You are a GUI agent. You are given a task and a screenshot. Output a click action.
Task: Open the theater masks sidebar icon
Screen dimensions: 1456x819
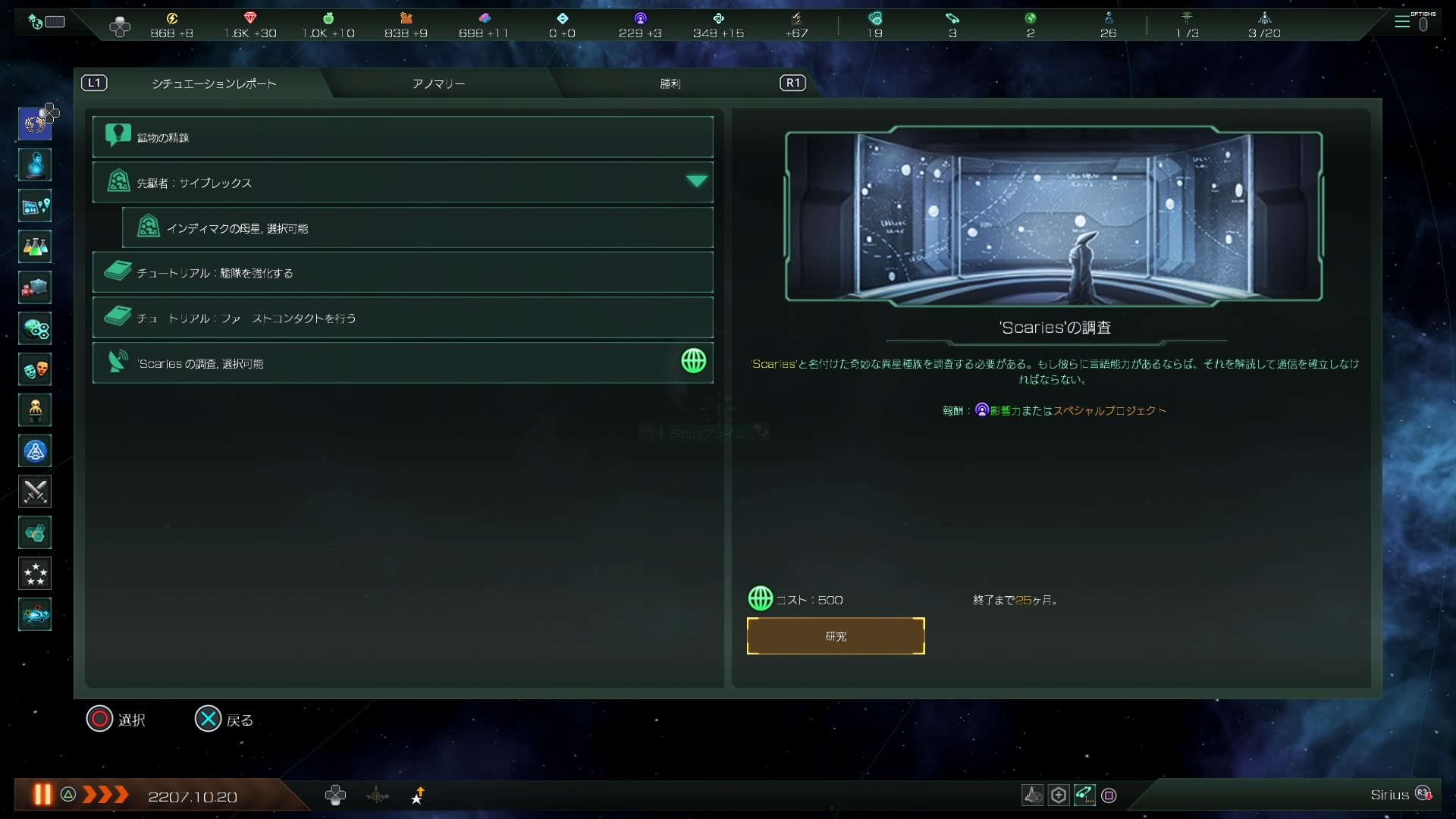click(35, 369)
